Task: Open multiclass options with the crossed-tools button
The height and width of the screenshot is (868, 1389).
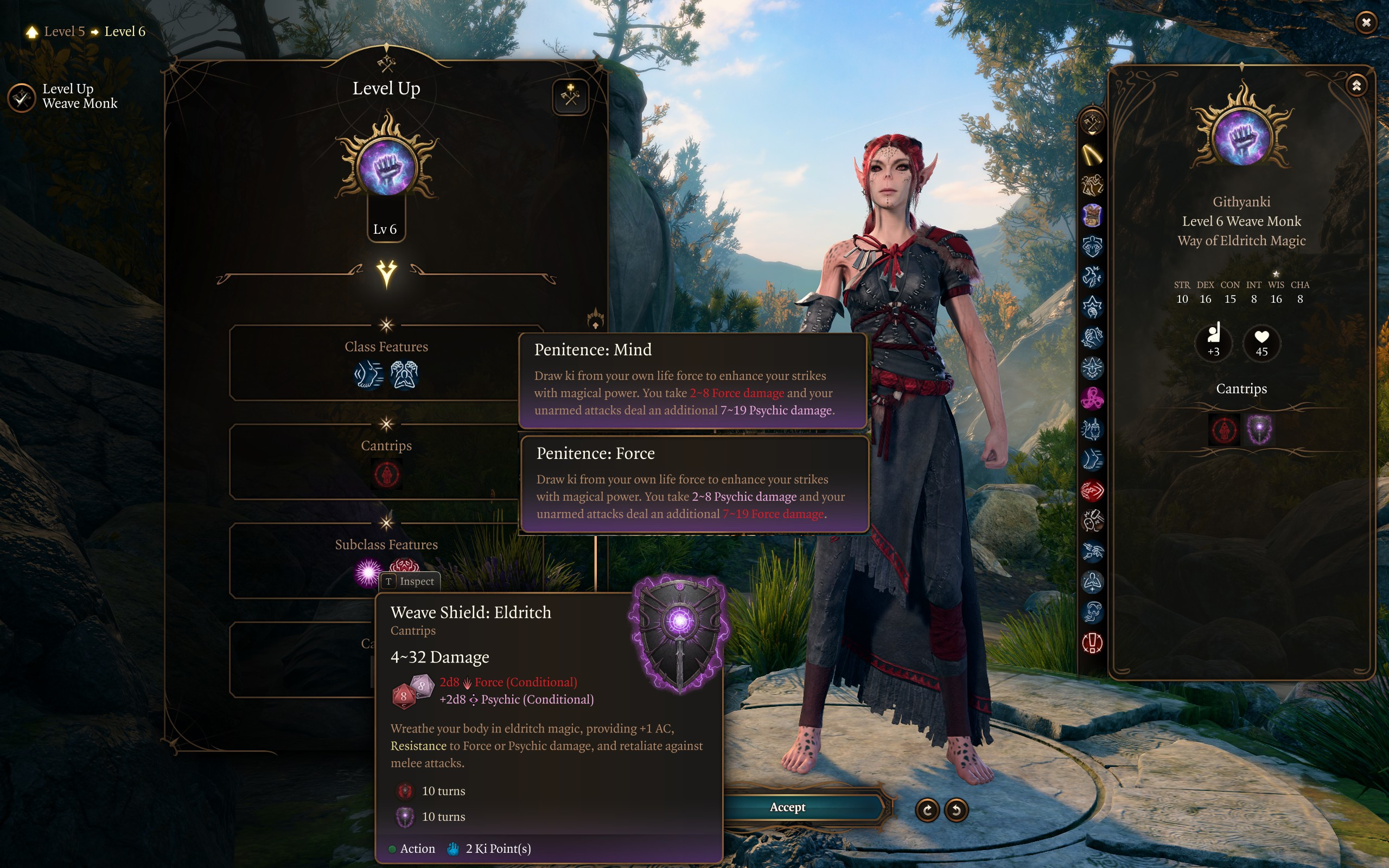Action: pyautogui.click(x=570, y=97)
